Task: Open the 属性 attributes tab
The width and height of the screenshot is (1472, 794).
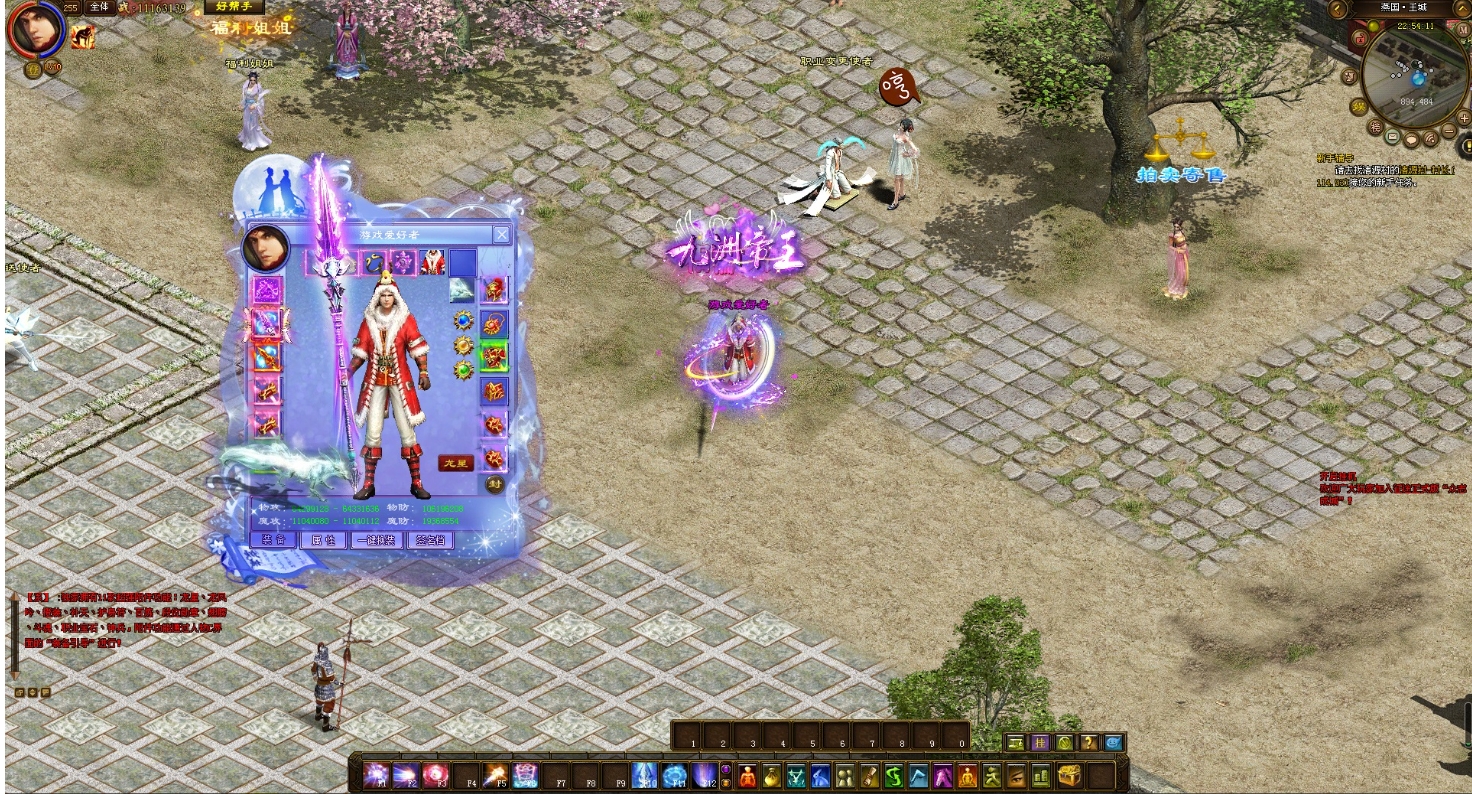Action: click(323, 540)
